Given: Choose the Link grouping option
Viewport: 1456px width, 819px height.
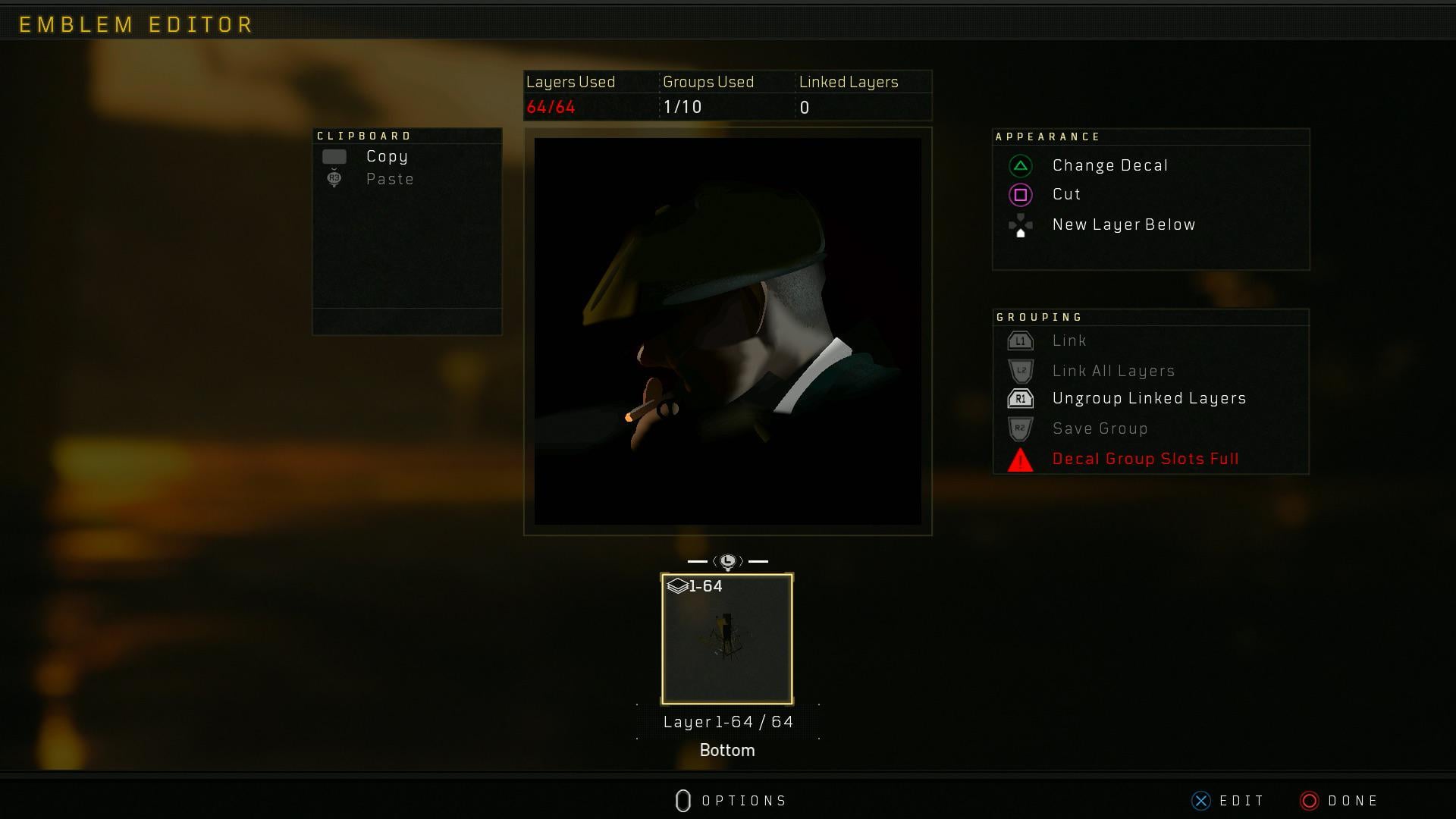Looking at the screenshot, I should pyautogui.click(x=1068, y=340).
